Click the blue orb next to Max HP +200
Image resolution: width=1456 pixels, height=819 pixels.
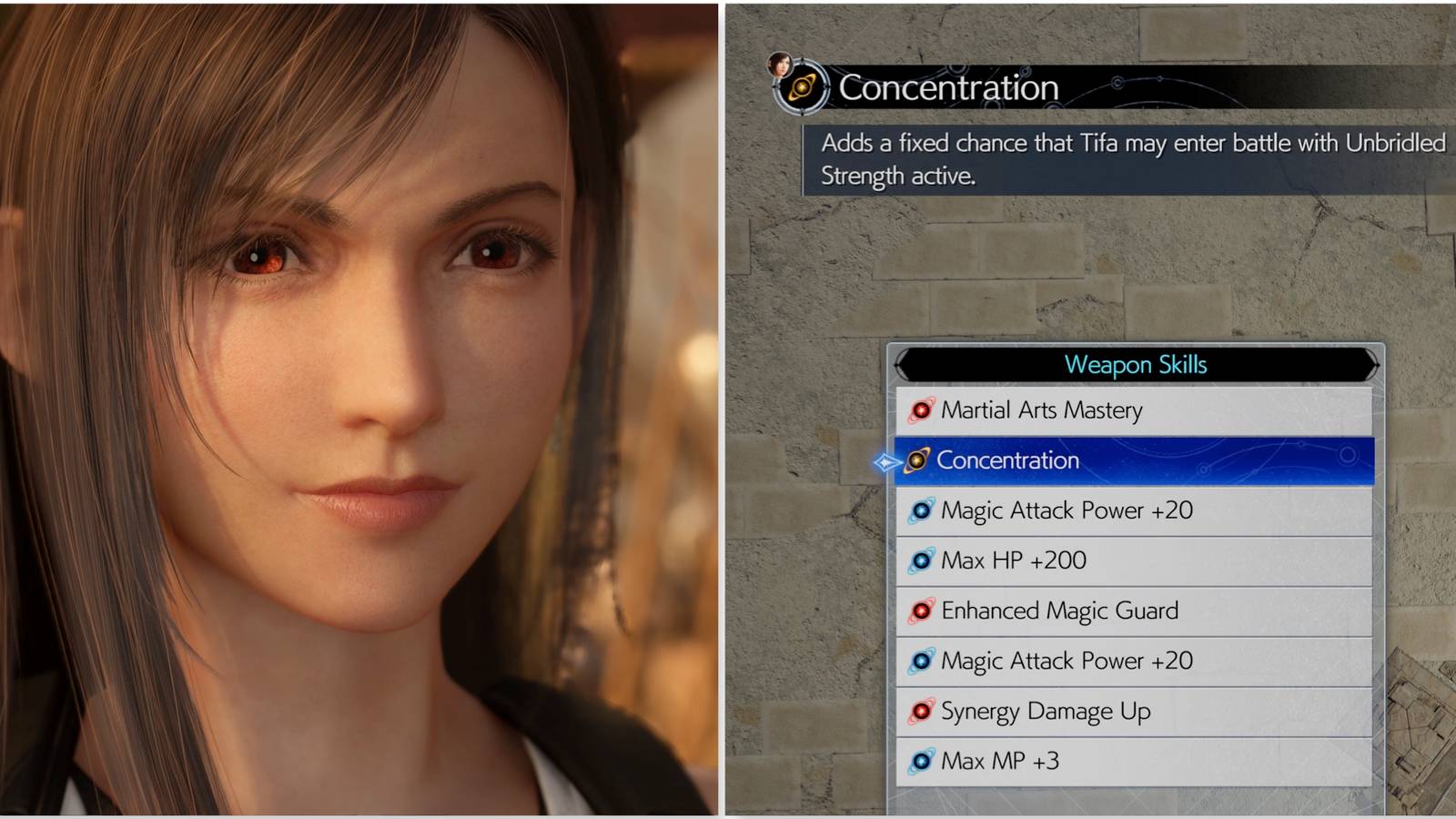(x=922, y=561)
